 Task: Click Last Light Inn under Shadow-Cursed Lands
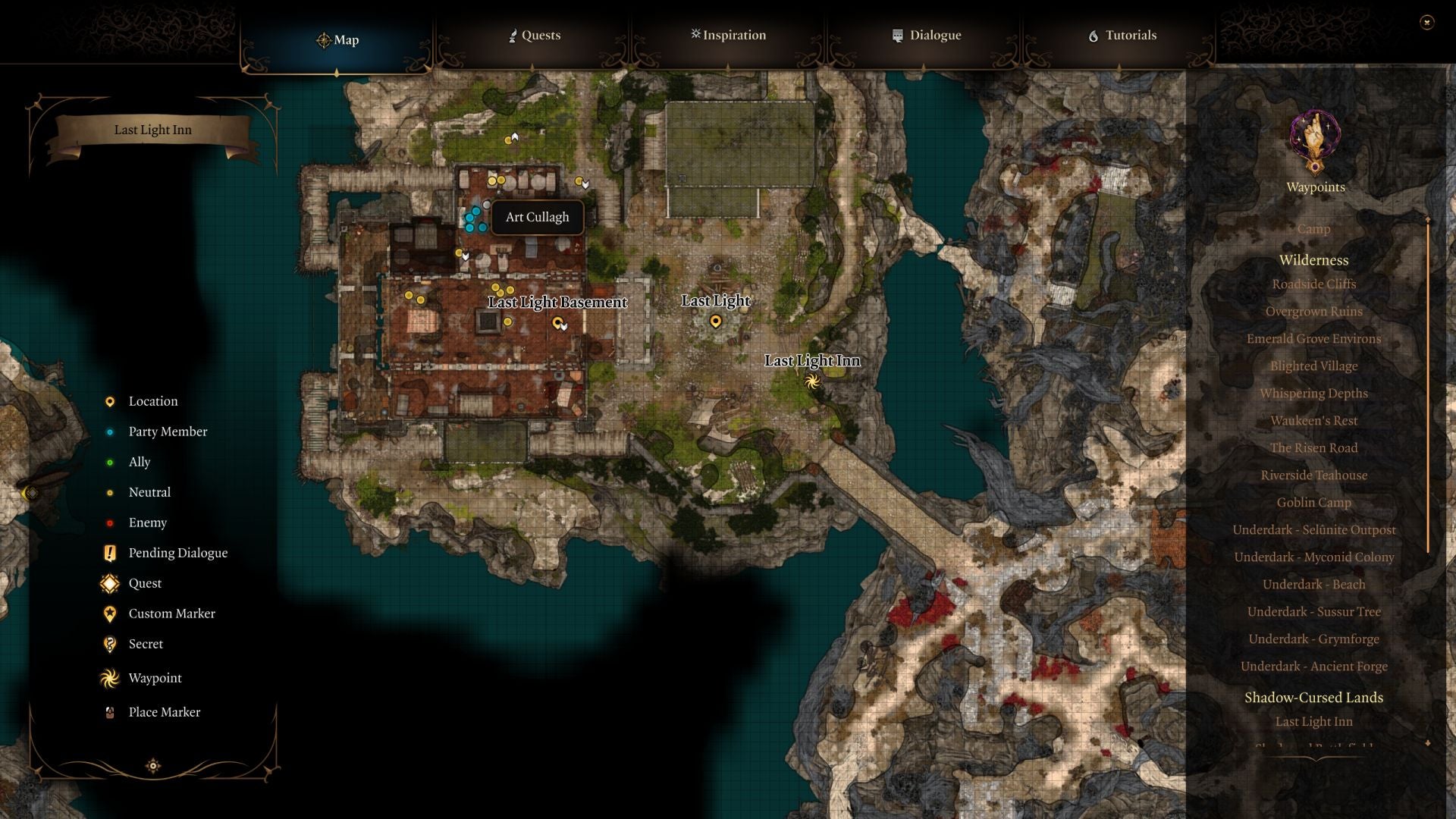tap(1313, 721)
